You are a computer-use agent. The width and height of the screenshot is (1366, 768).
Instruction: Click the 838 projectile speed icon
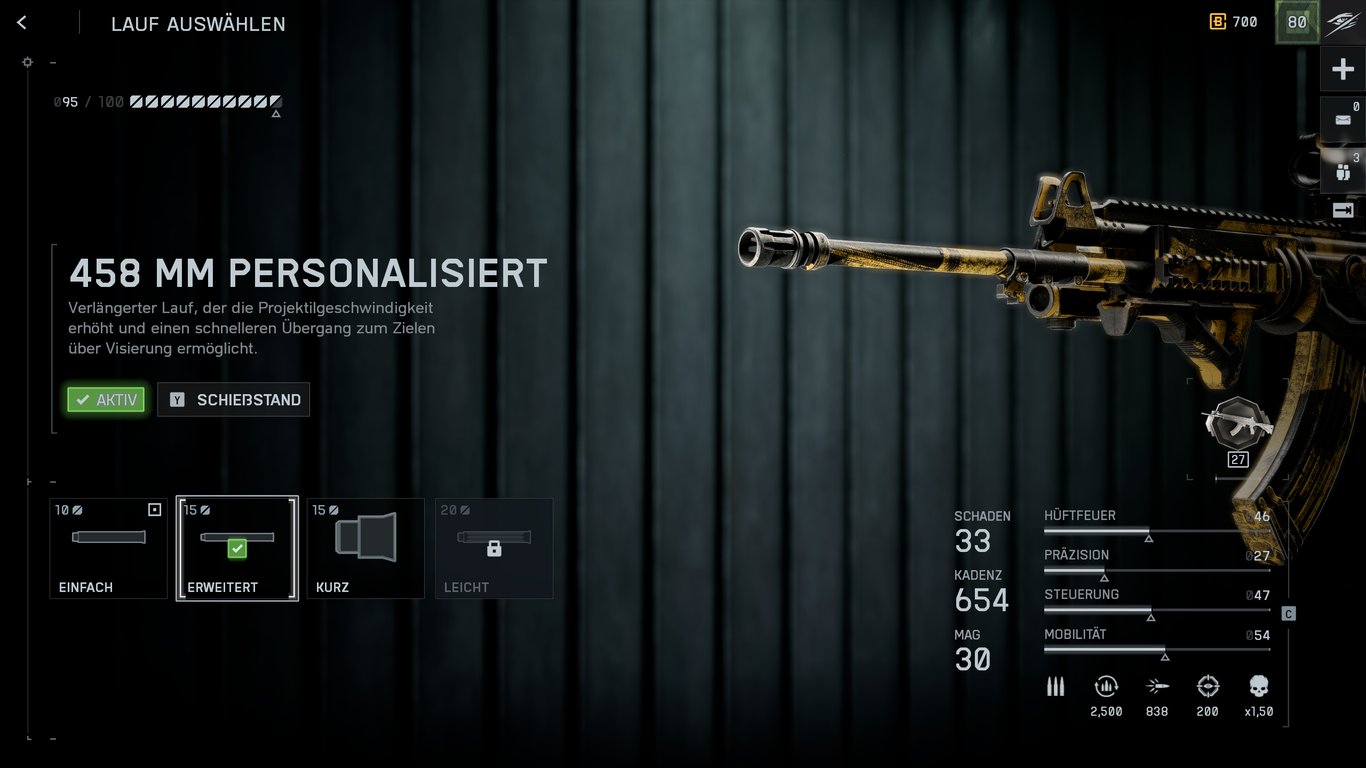pos(1157,686)
